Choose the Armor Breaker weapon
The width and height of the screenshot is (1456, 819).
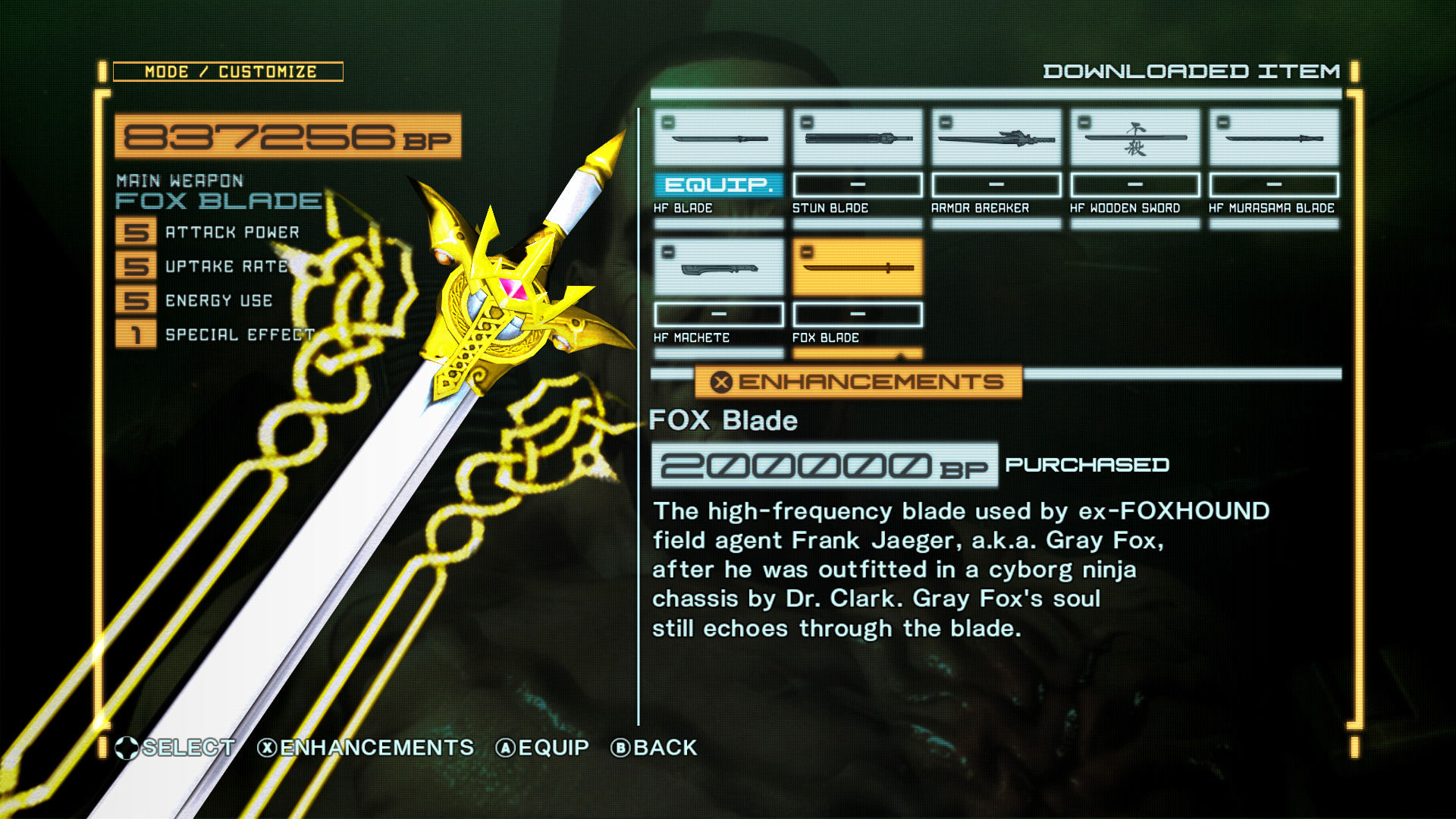pos(996,138)
